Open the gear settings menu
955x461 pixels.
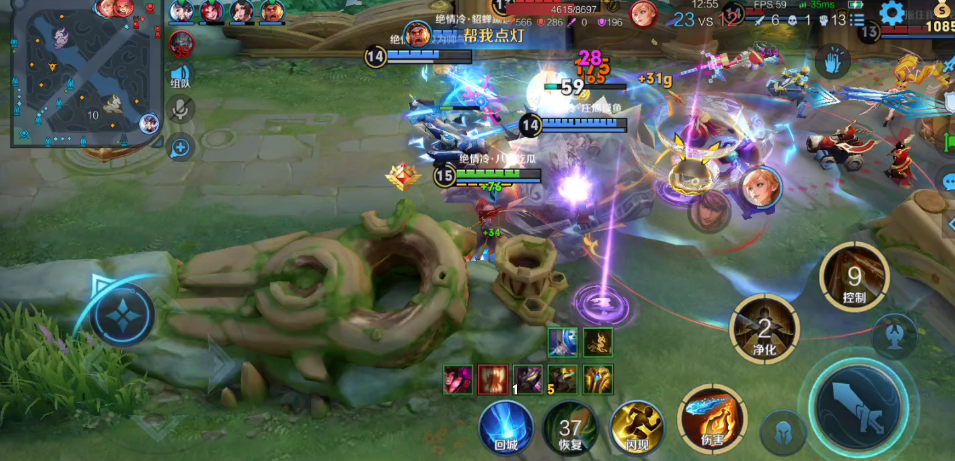click(892, 13)
